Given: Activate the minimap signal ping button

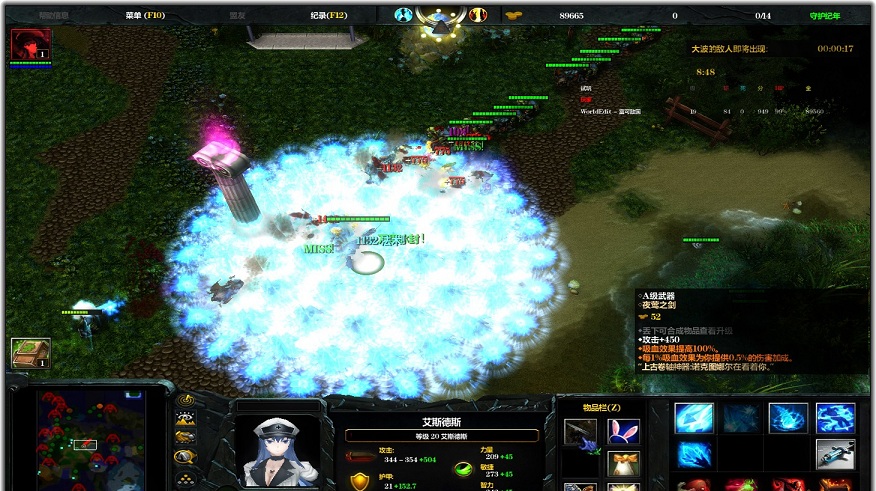Looking at the screenshot, I should point(184,401).
